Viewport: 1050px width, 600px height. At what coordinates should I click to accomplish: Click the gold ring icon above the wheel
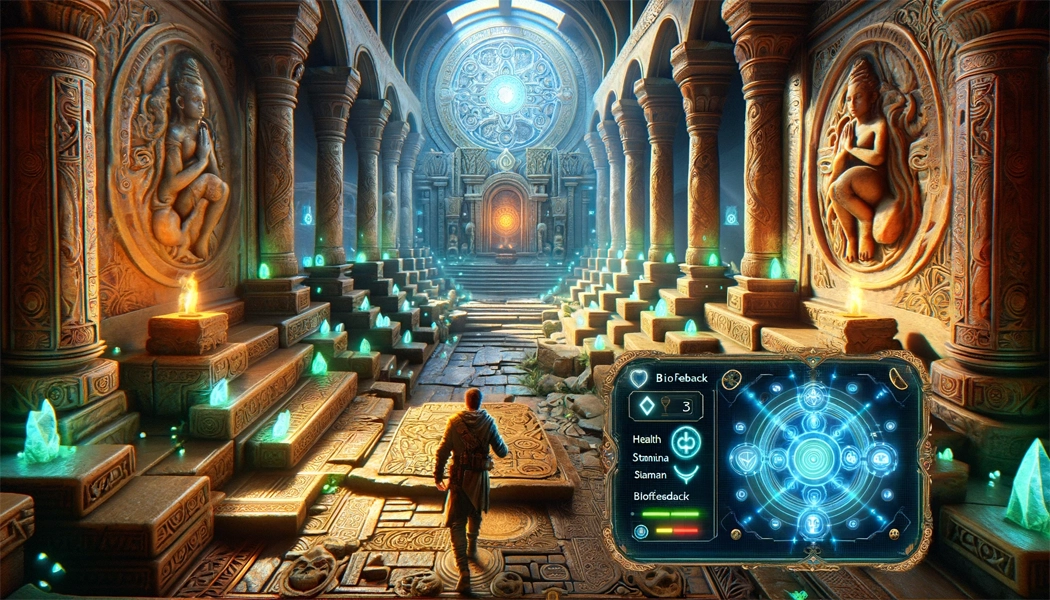coord(730,378)
